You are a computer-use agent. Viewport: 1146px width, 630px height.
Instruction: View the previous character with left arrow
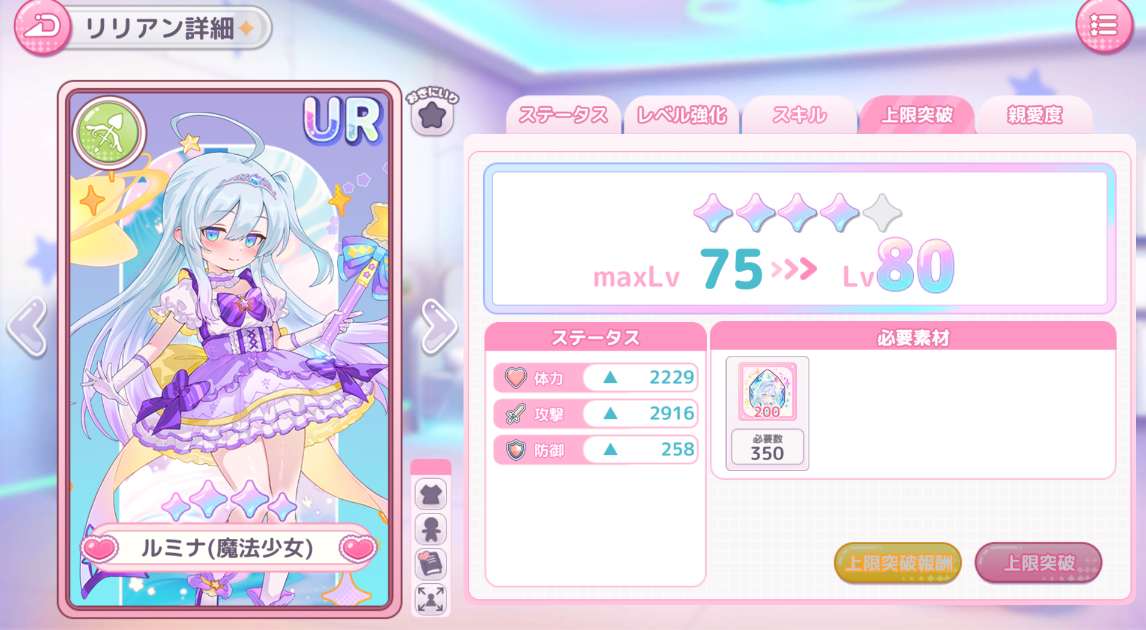click(x=27, y=326)
